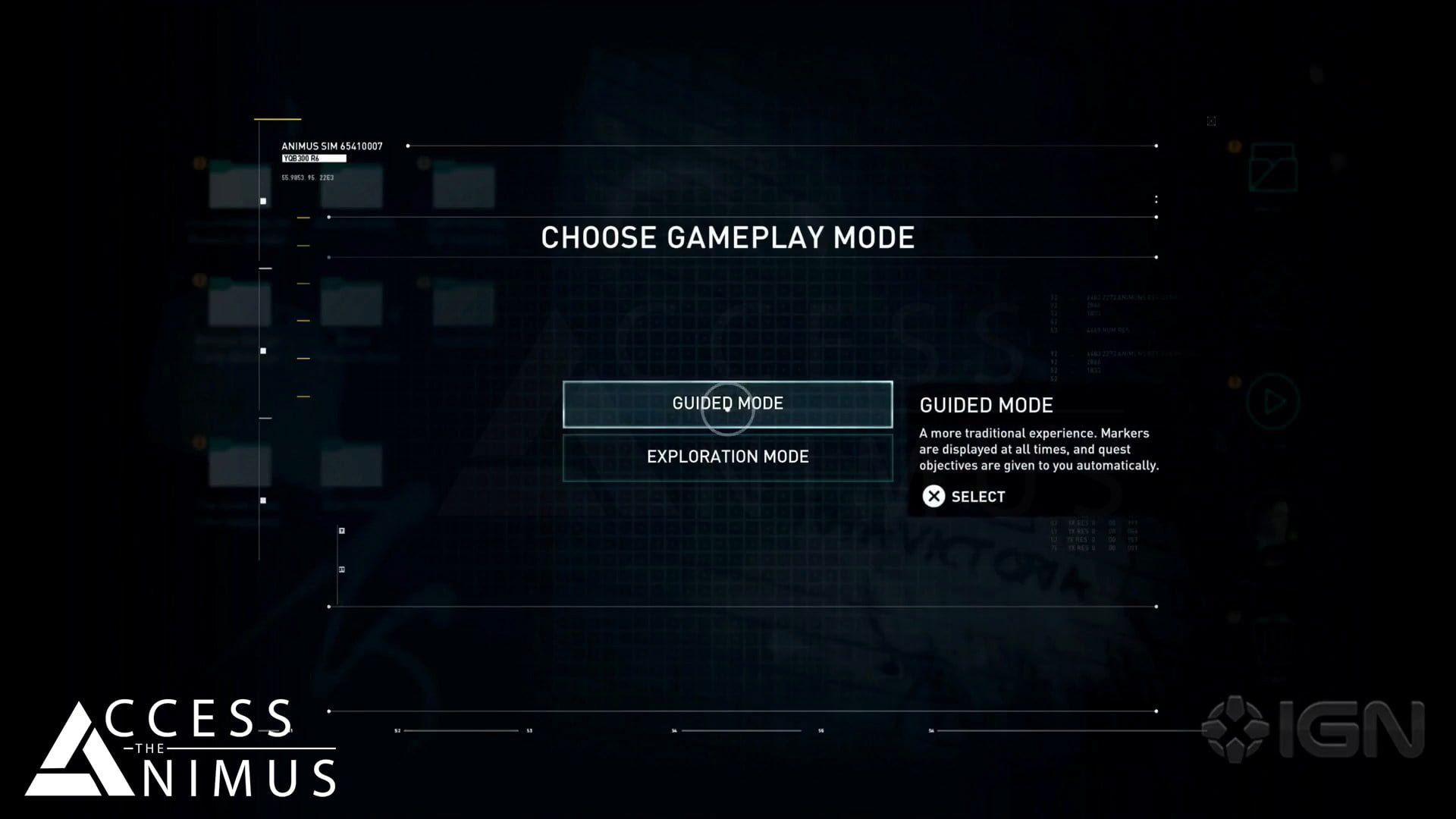
Task: Choose Exploration Mode
Action: click(727, 457)
